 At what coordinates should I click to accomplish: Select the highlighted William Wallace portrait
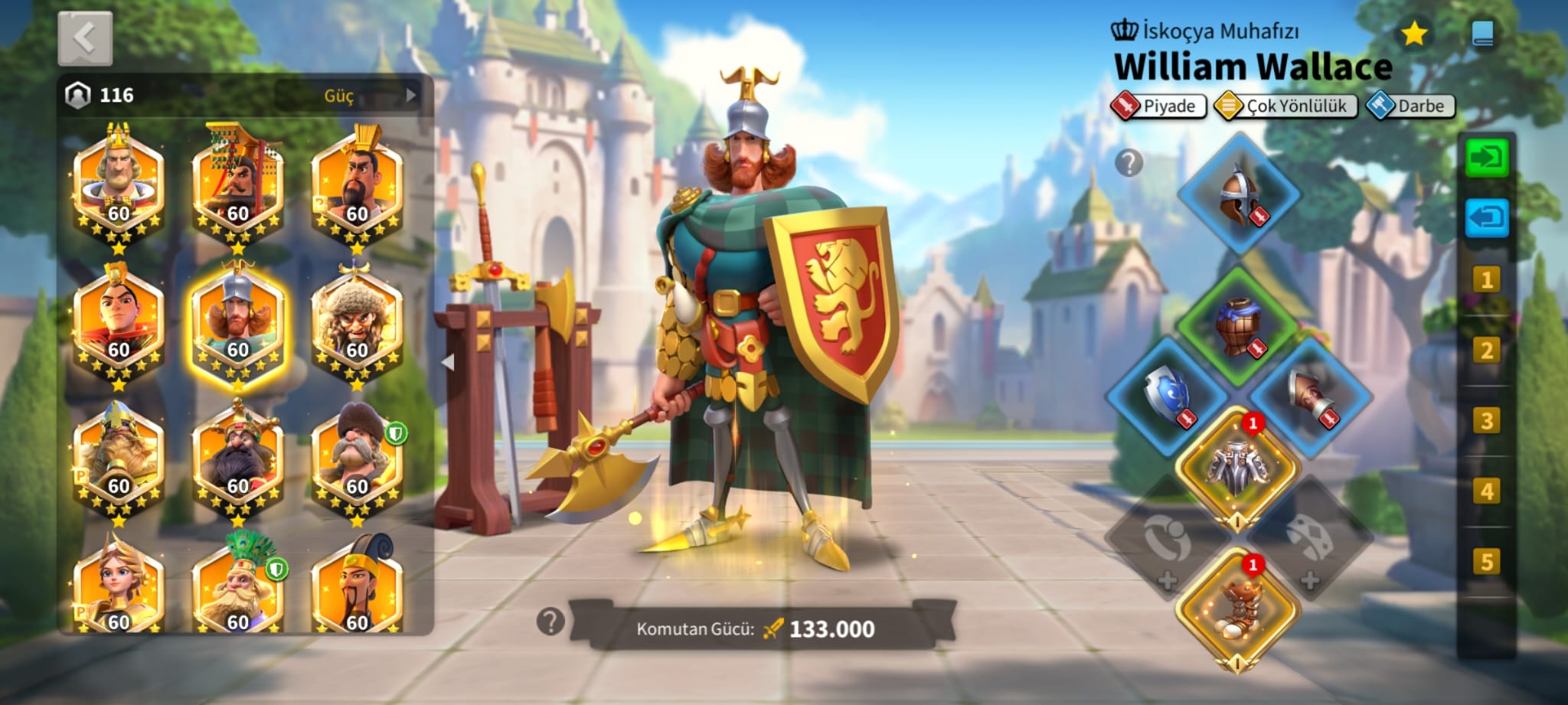237,324
